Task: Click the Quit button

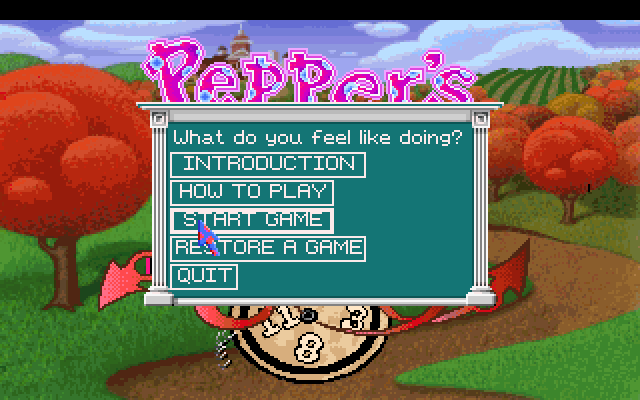Action: (205, 276)
